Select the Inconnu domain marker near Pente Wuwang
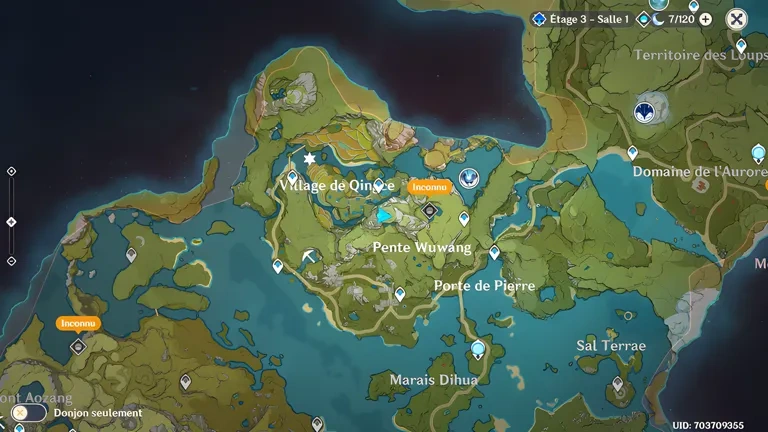The width and height of the screenshot is (768, 432). [x=429, y=210]
